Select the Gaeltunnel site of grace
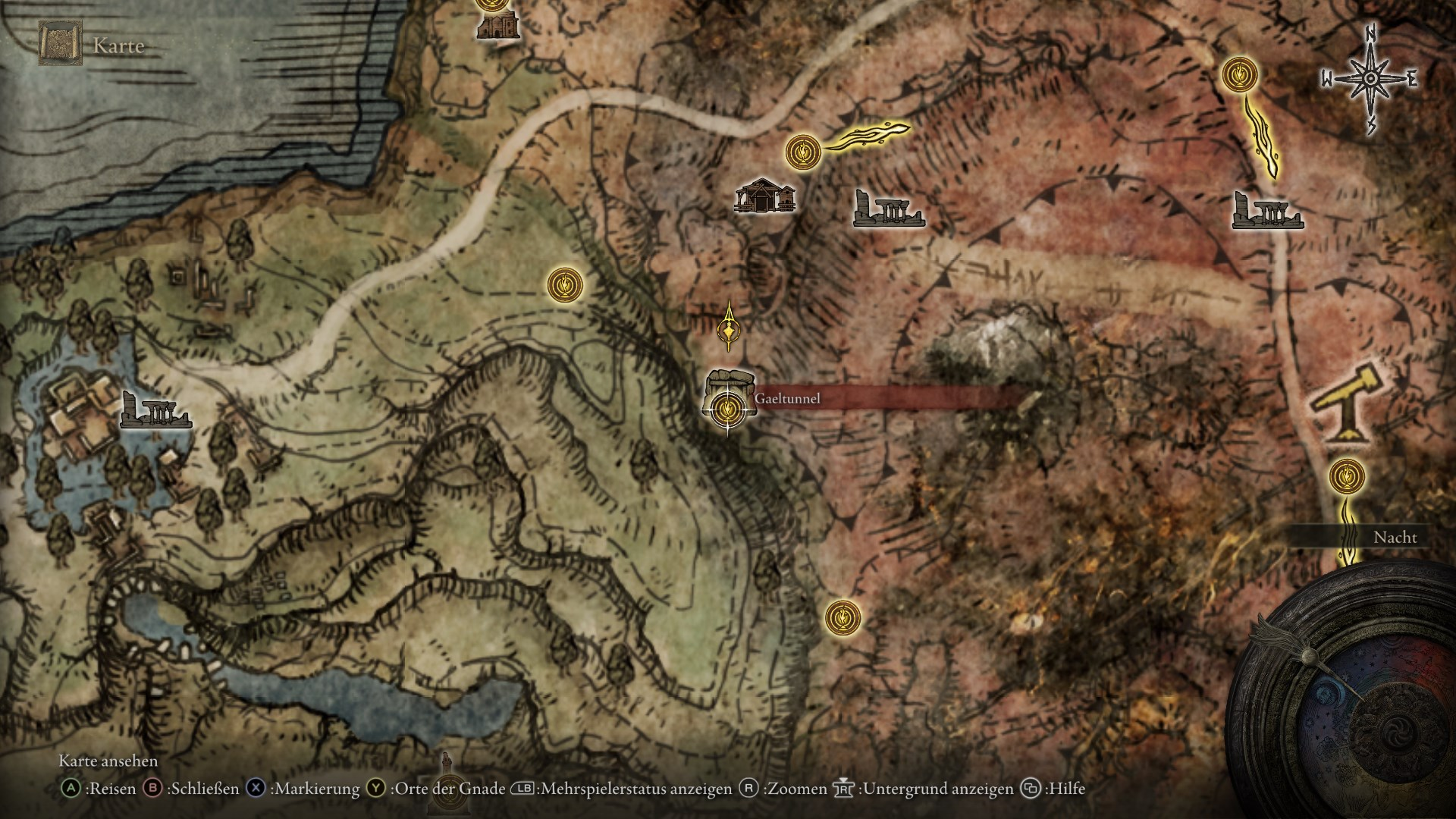The image size is (1456, 819). coord(727,409)
